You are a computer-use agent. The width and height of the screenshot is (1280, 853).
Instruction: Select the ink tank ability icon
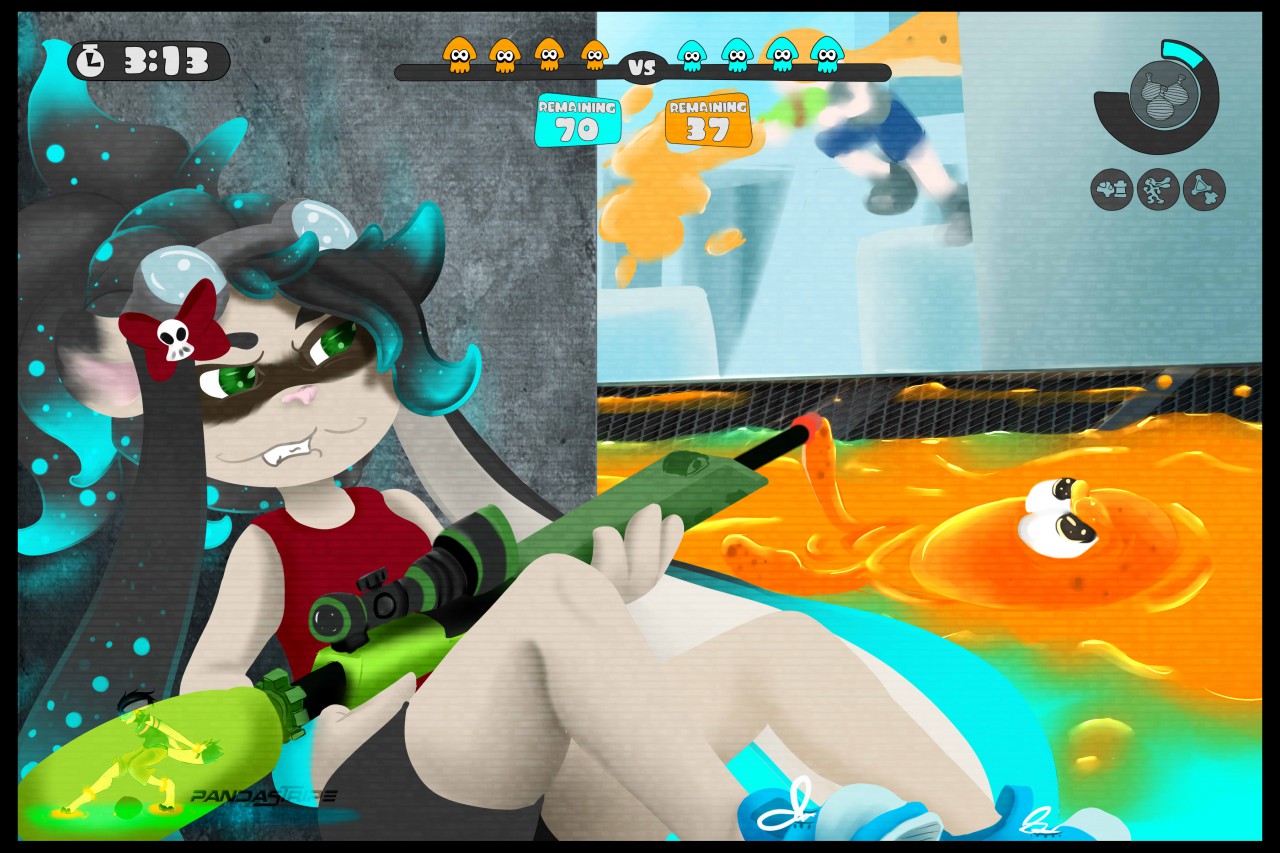click(1111, 189)
